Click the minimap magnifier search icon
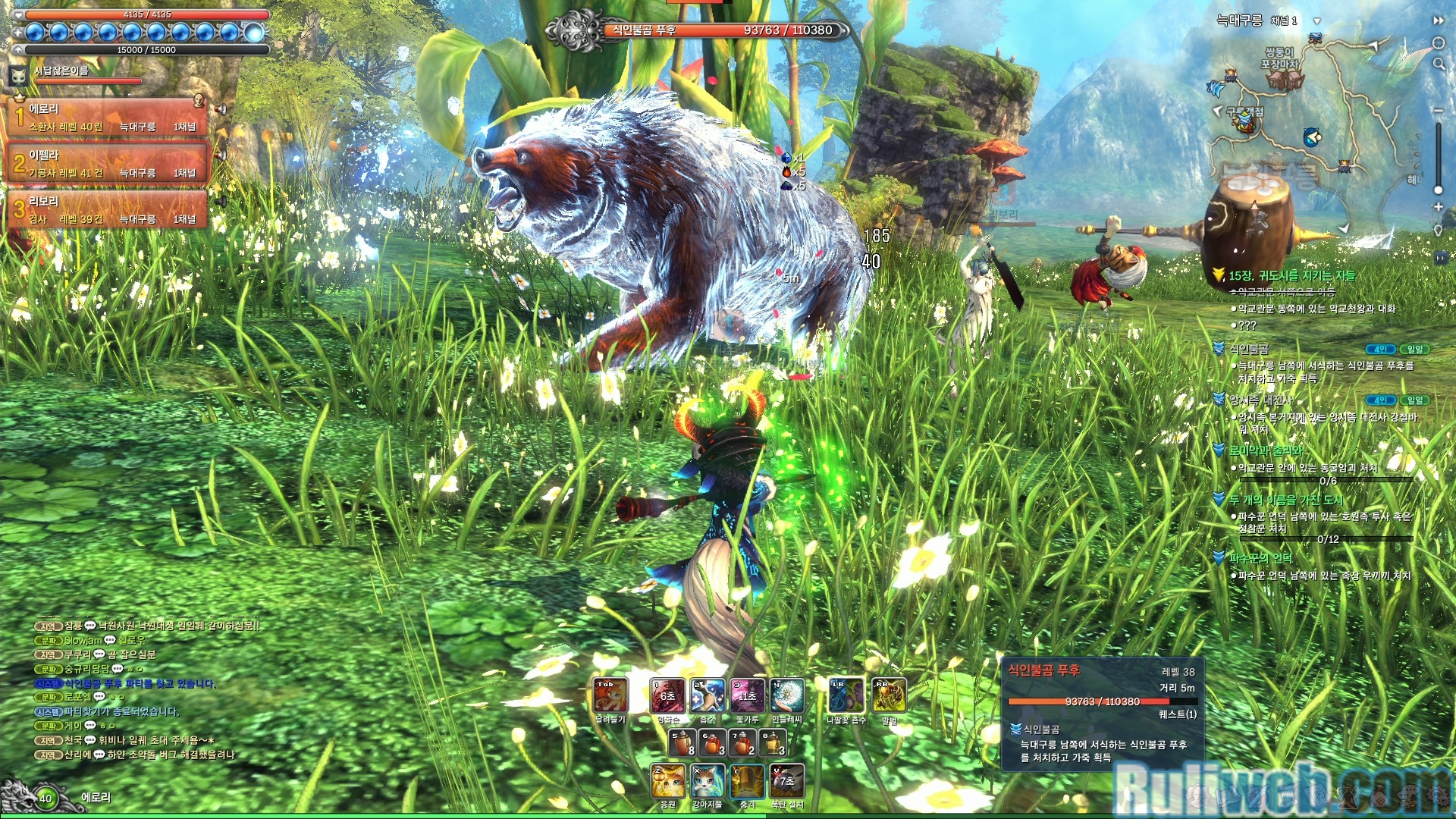Screen dimensions: 1456x819 [x=1439, y=64]
